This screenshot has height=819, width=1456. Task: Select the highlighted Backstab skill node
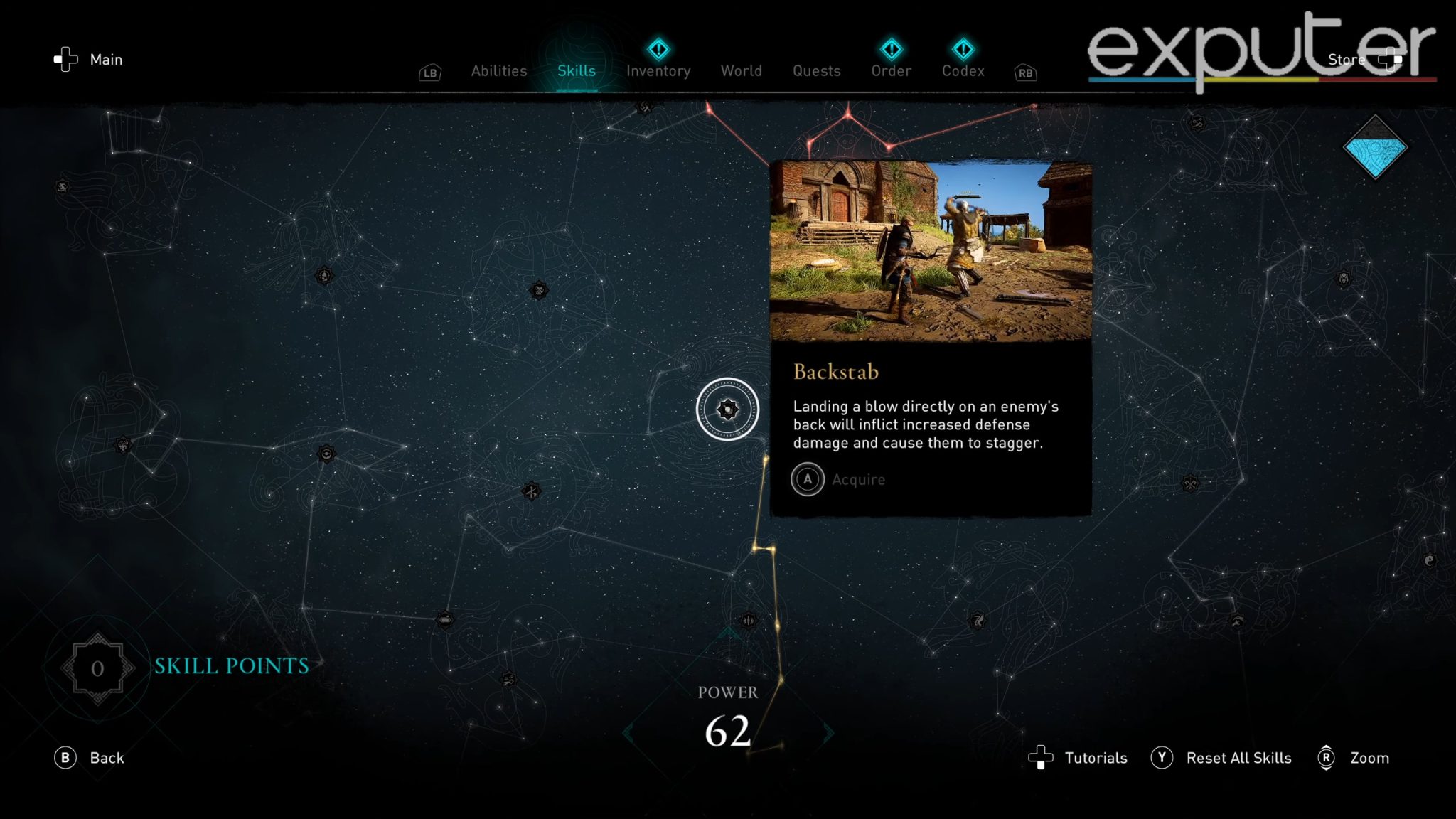pos(727,409)
